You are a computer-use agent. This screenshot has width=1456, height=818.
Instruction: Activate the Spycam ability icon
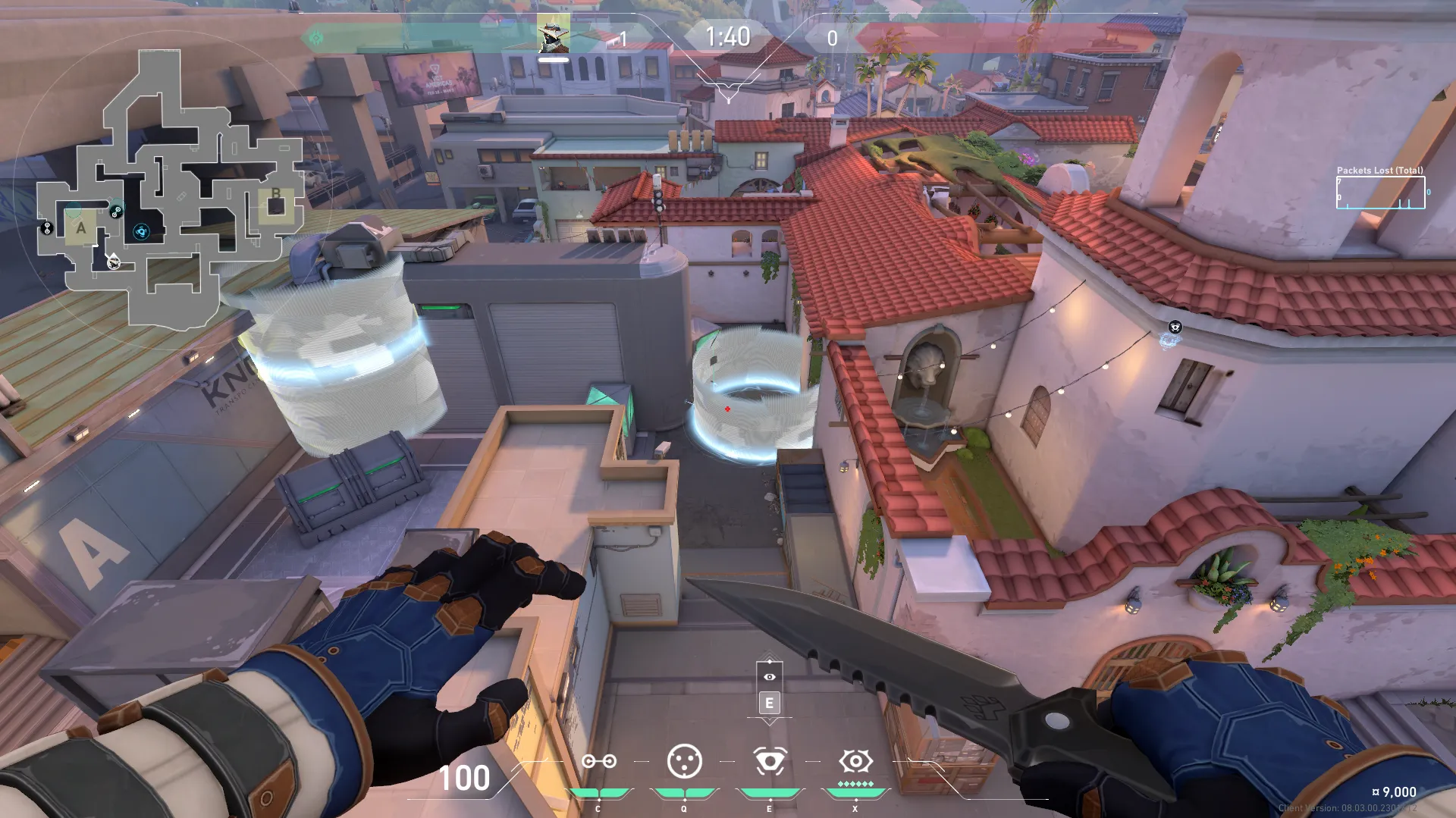pos(769,761)
